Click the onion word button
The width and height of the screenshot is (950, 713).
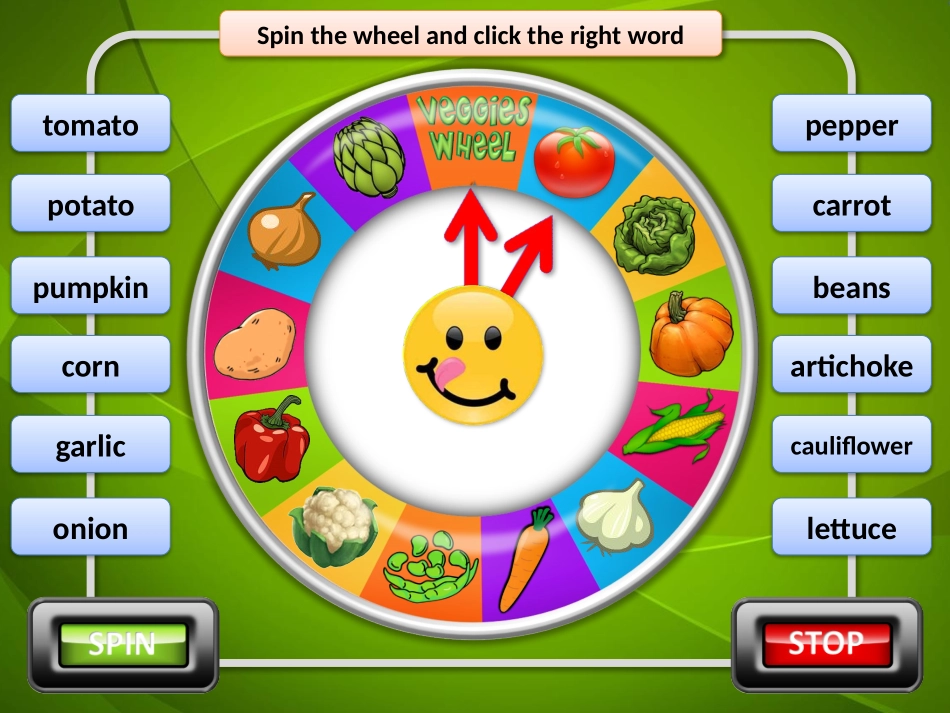(x=91, y=528)
